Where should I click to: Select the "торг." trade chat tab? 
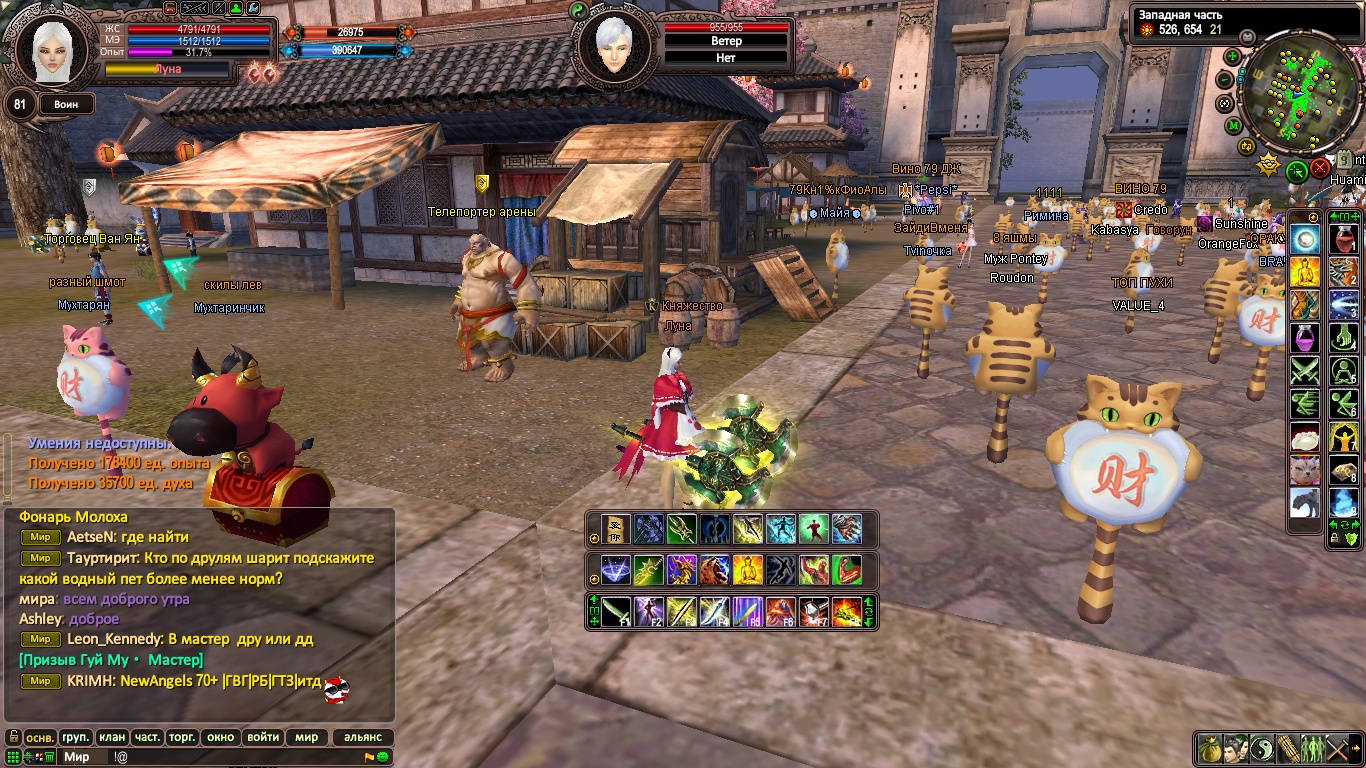coord(181,737)
